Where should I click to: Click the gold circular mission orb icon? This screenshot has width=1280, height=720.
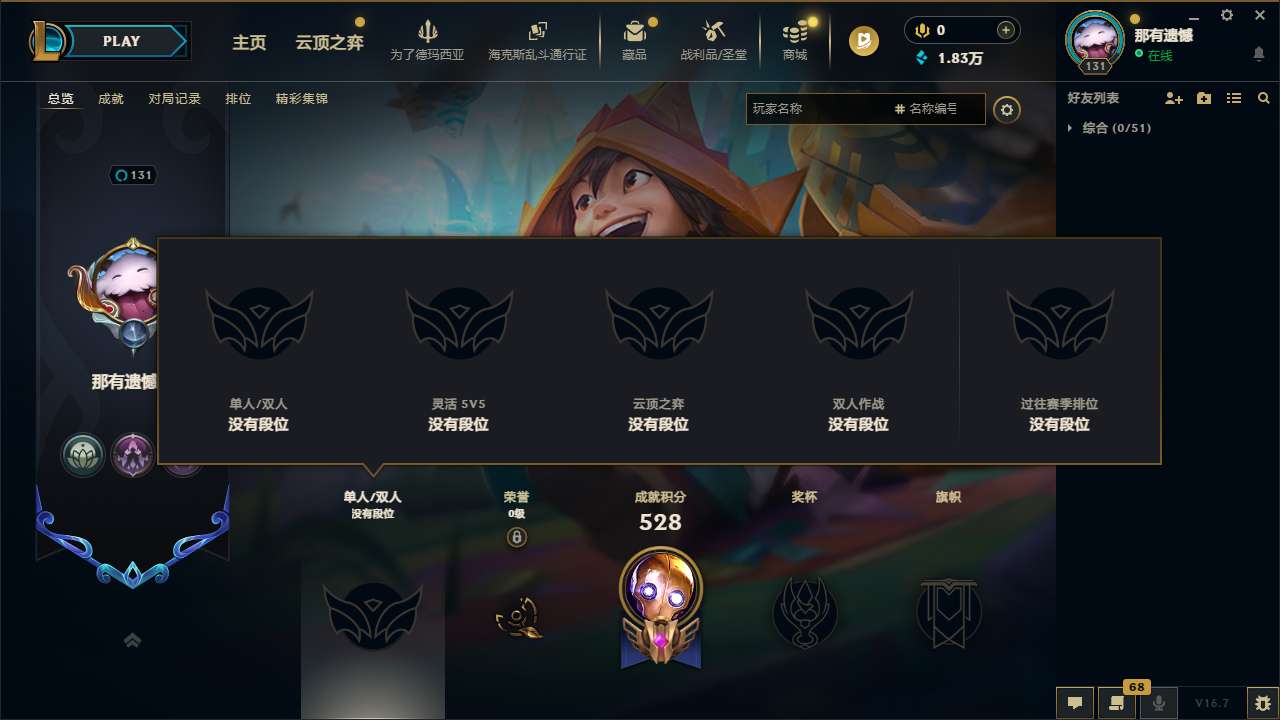pyautogui.click(x=862, y=42)
